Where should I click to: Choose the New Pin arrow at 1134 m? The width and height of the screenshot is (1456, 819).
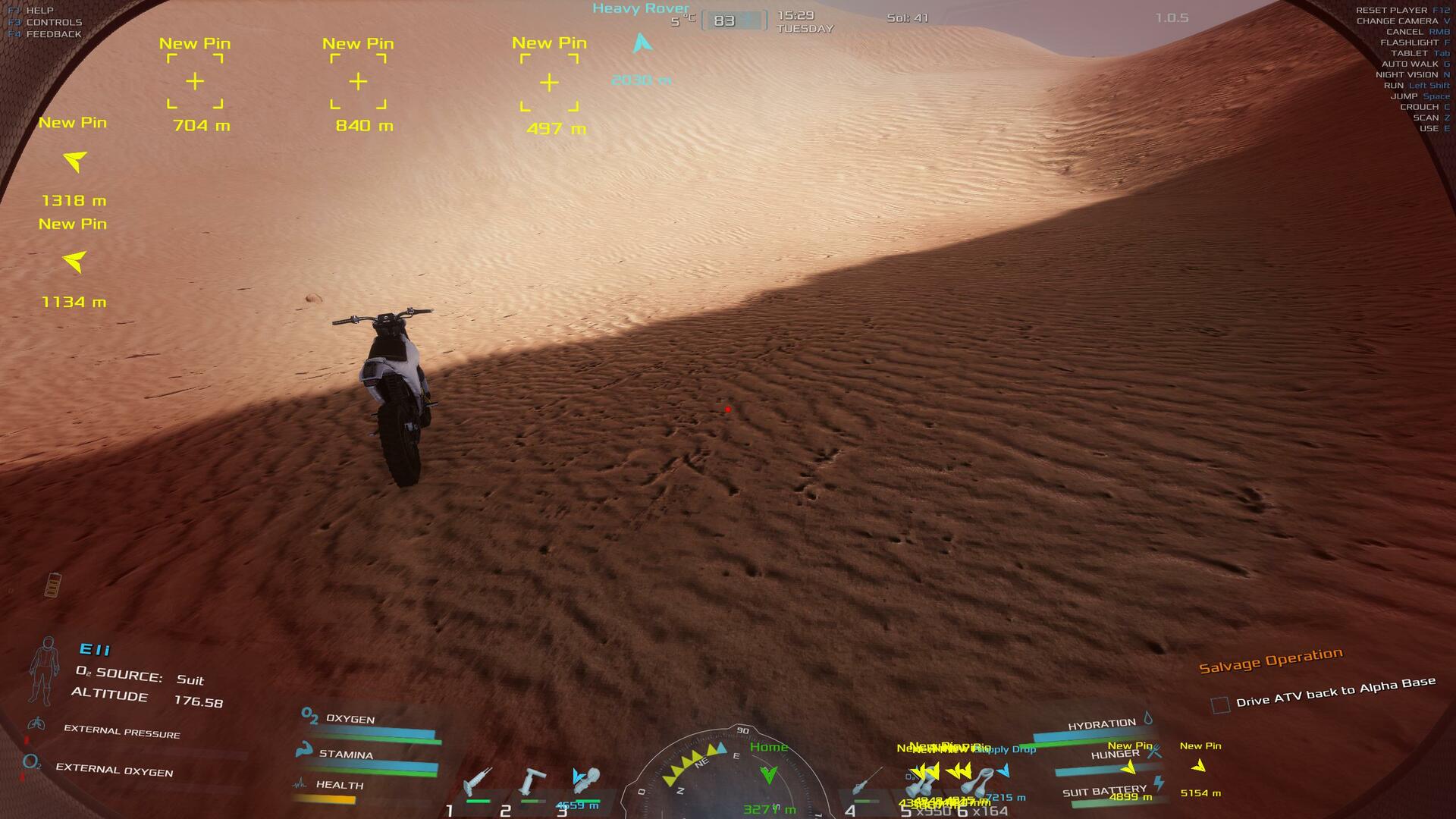[x=74, y=262]
